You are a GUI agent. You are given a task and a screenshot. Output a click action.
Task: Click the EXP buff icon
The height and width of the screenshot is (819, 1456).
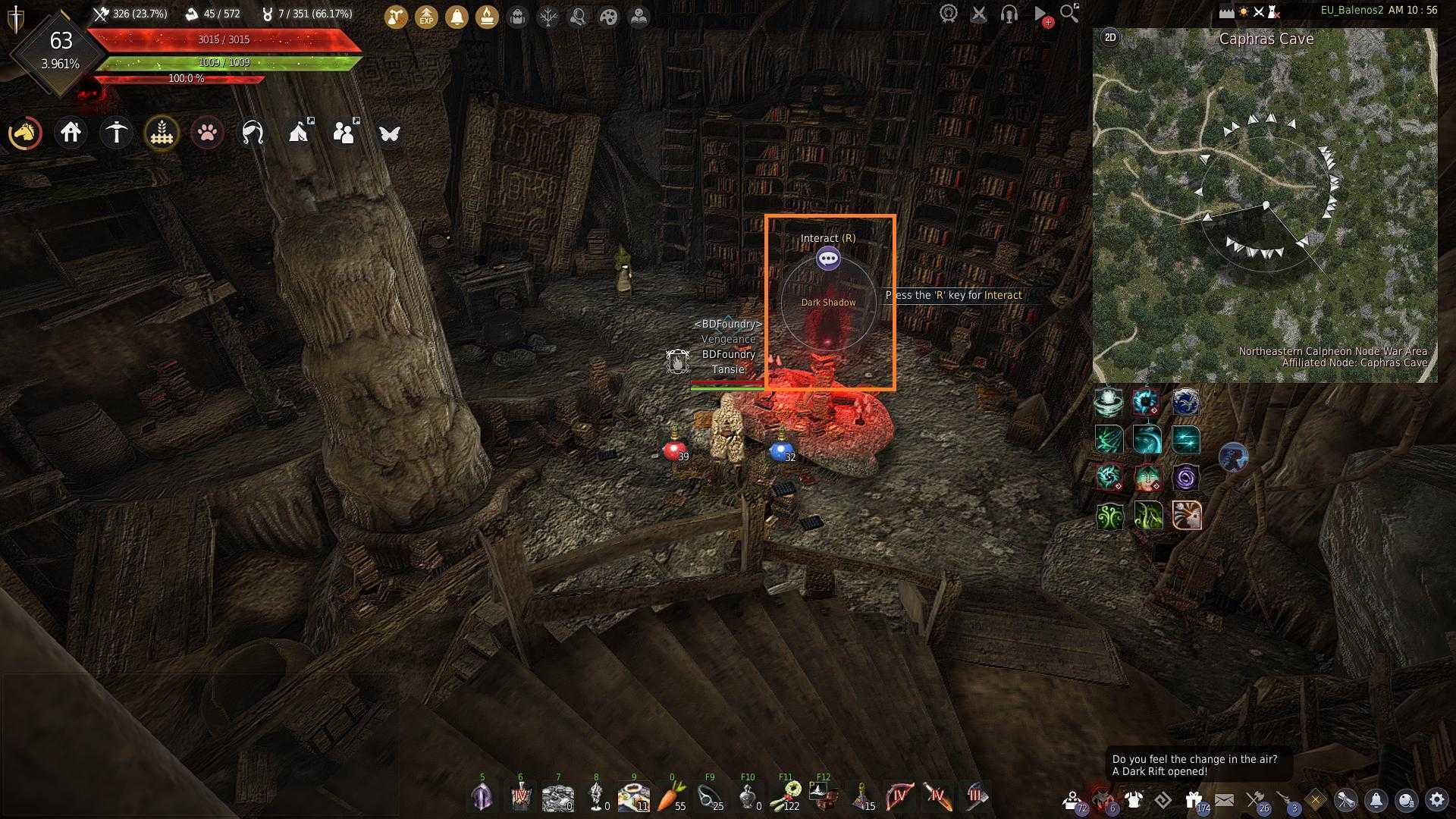click(x=426, y=16)
